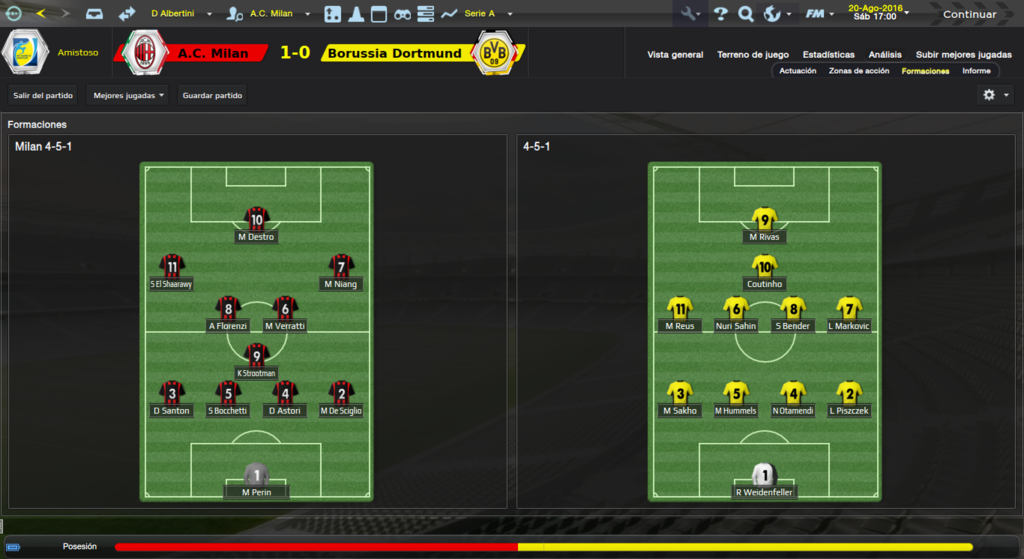This screenshot has height=559, width=1024.
Task: Open the FM menu
Action: coord(820,14)
